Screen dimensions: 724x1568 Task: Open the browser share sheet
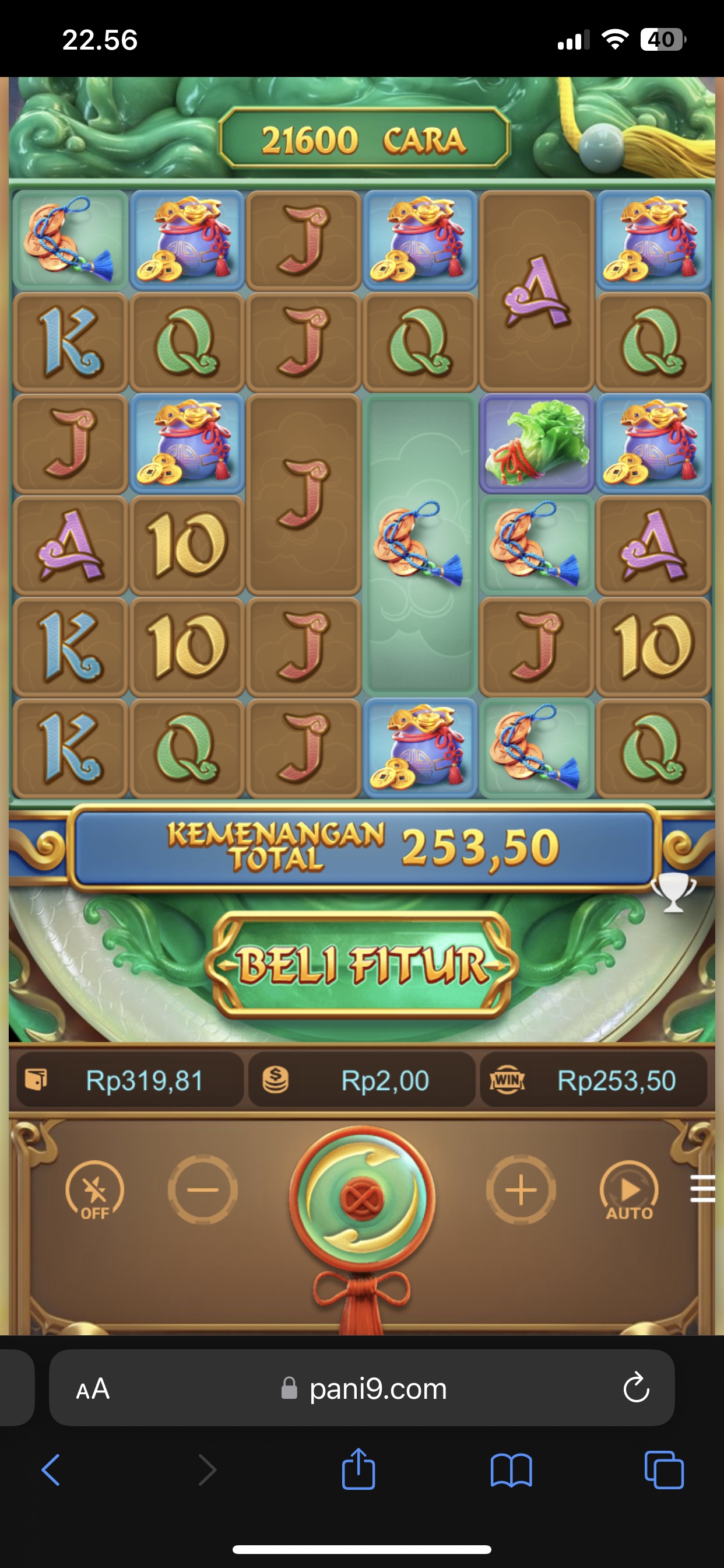pyautogui.click(x=359, y=1469)
